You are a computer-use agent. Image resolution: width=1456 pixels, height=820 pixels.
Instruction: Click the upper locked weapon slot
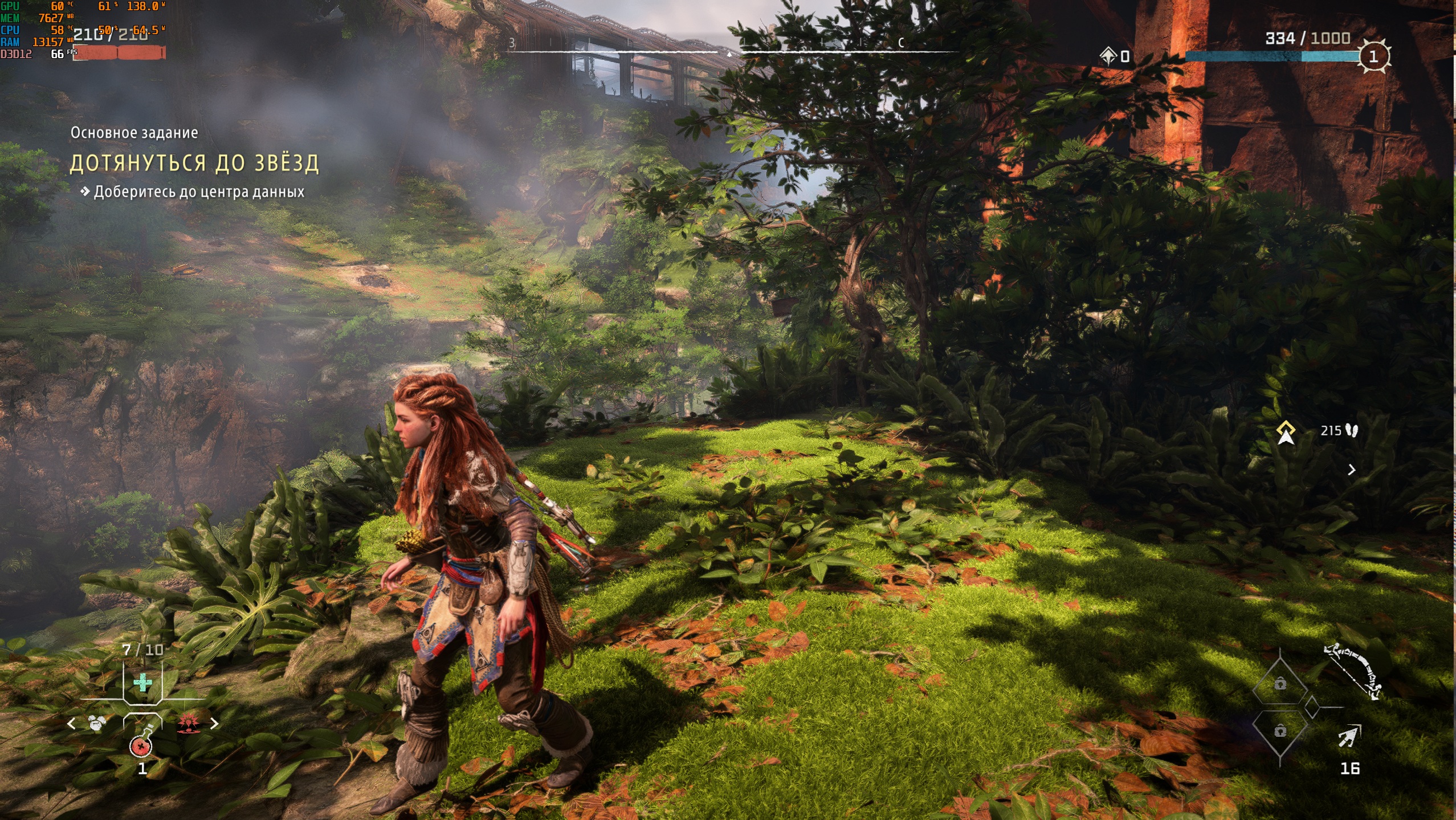[x=1280, y=684]
